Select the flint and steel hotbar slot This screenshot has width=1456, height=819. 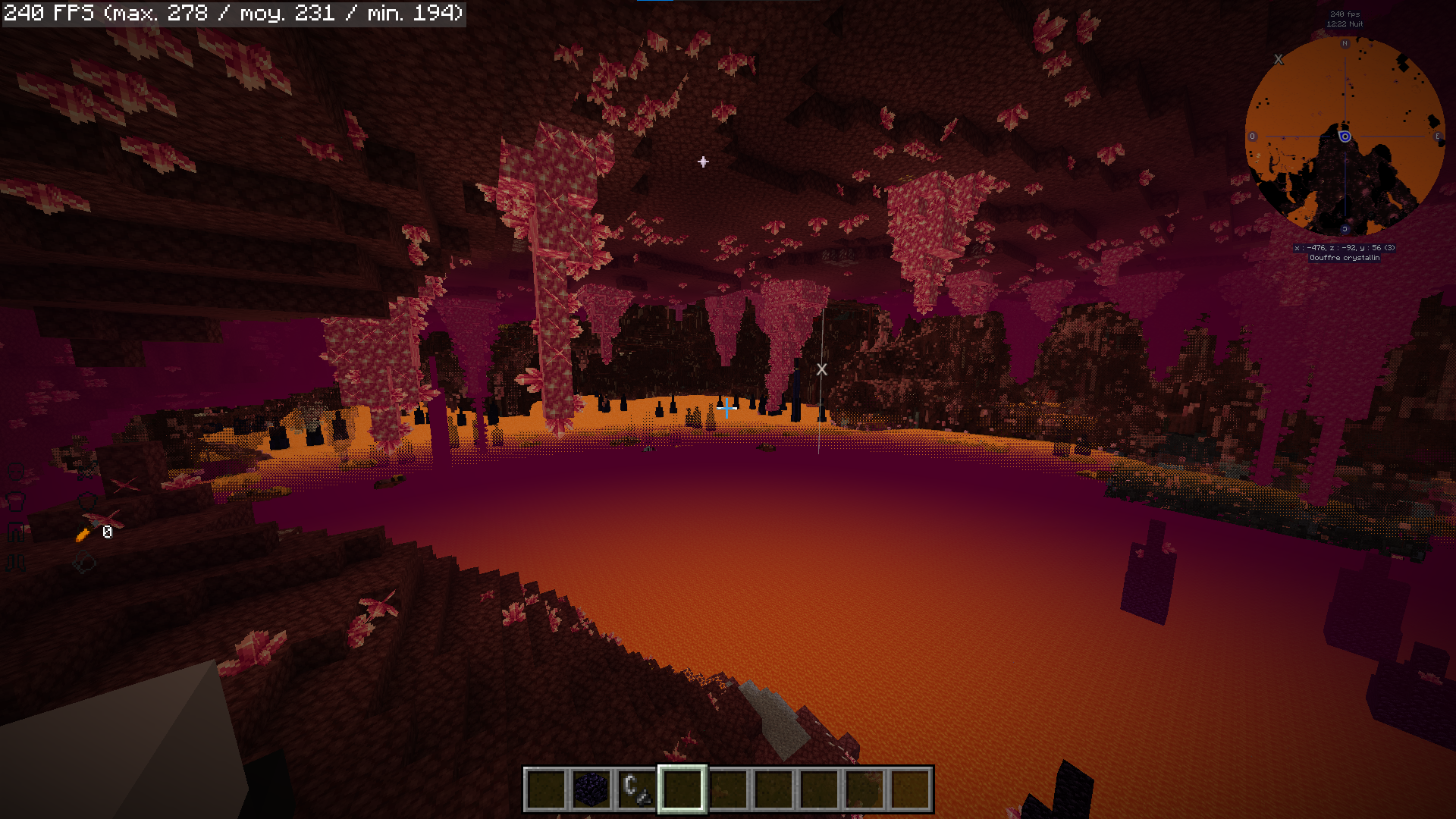pos(636,789)
